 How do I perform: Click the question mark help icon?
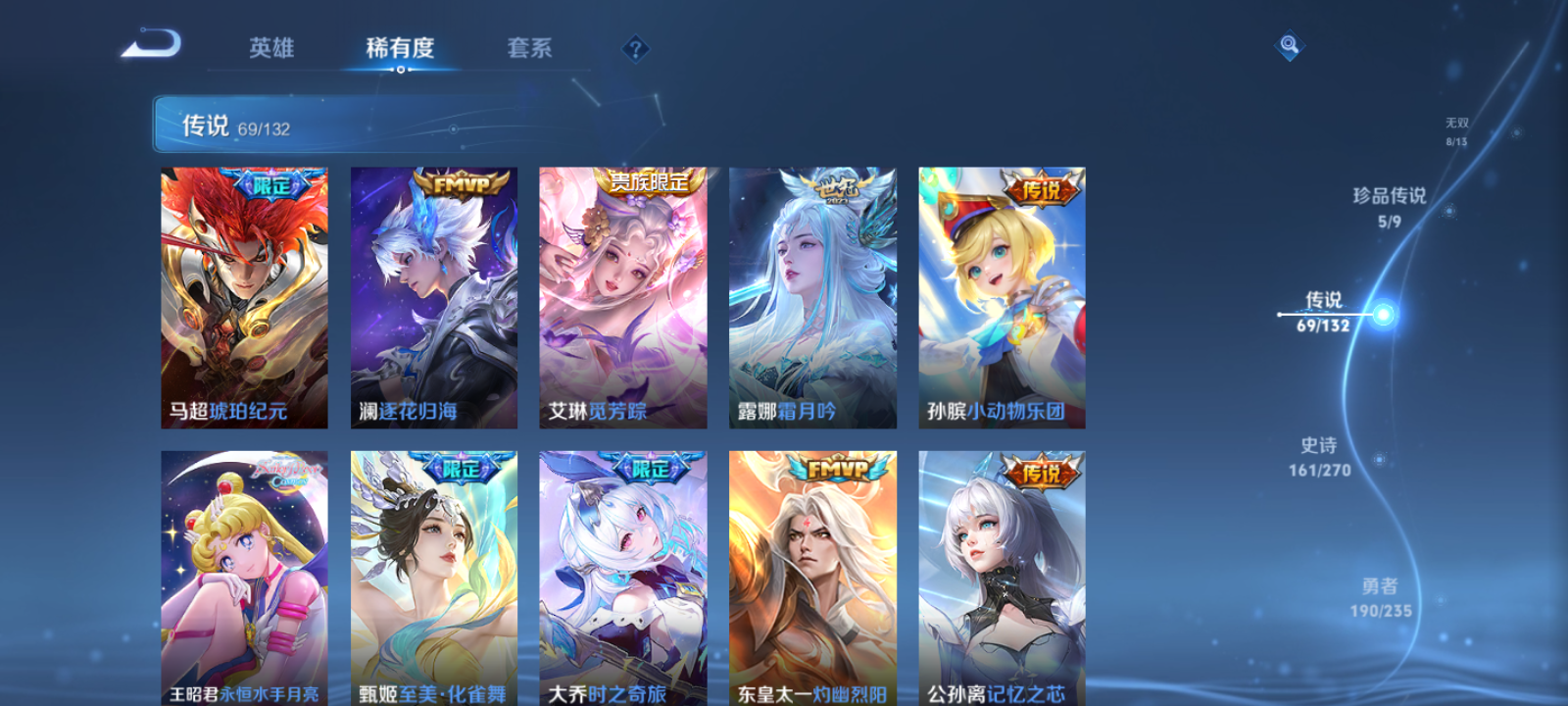pyautogui.click(x=635, y=47)
